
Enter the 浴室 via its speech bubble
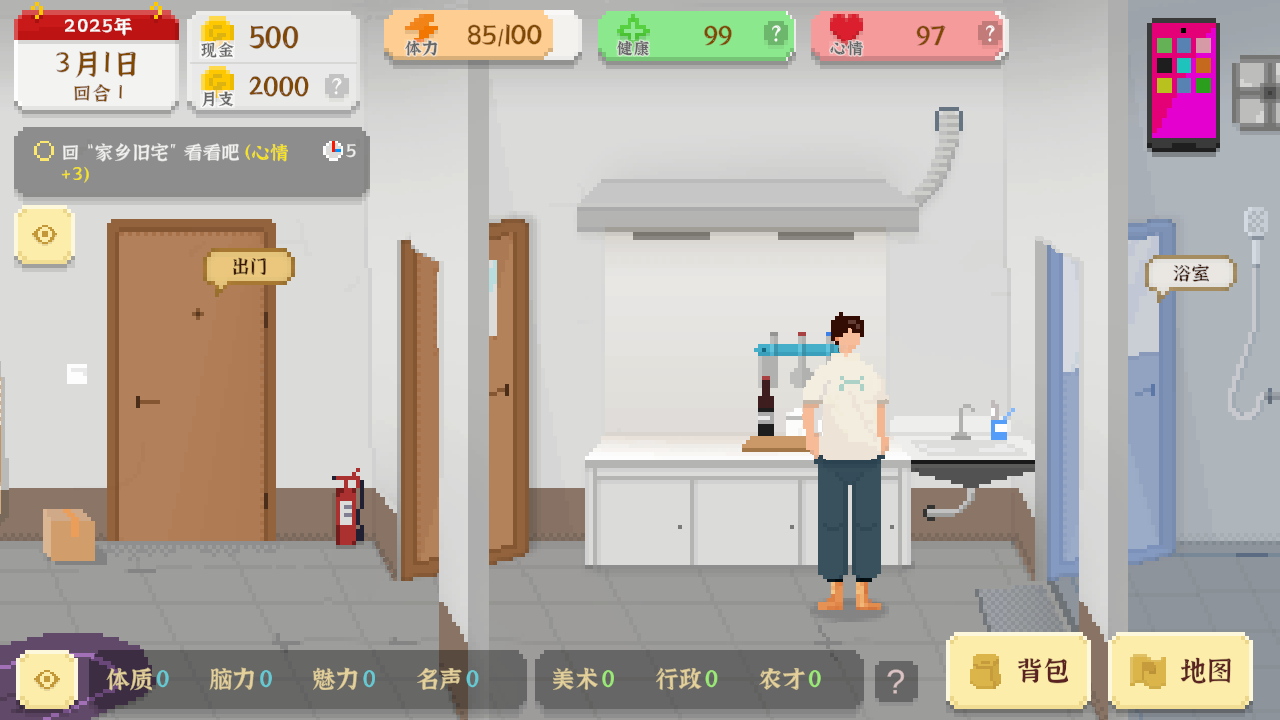click(x=1190, y=272)
